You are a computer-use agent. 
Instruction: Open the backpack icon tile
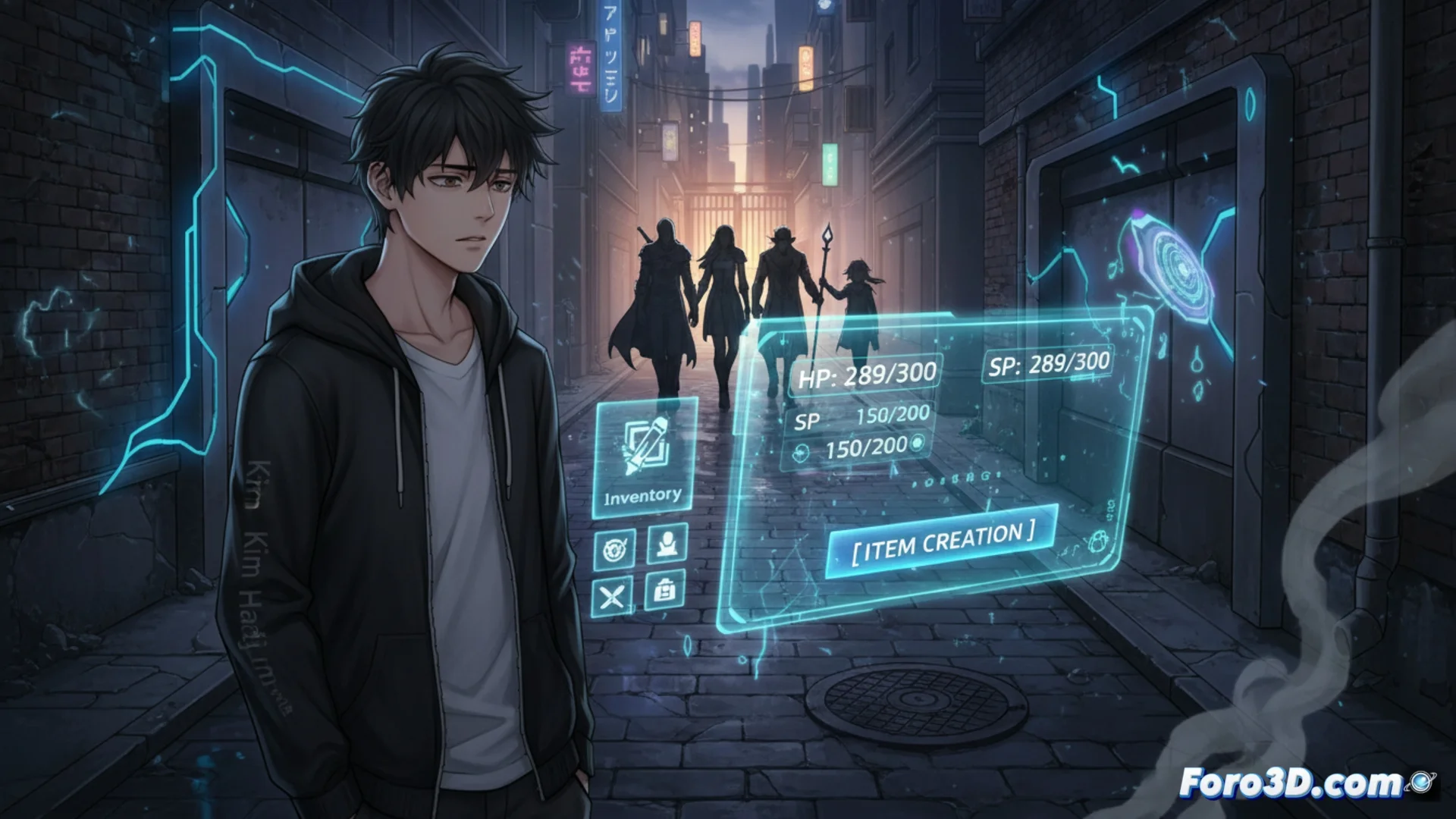pos(665,590)
